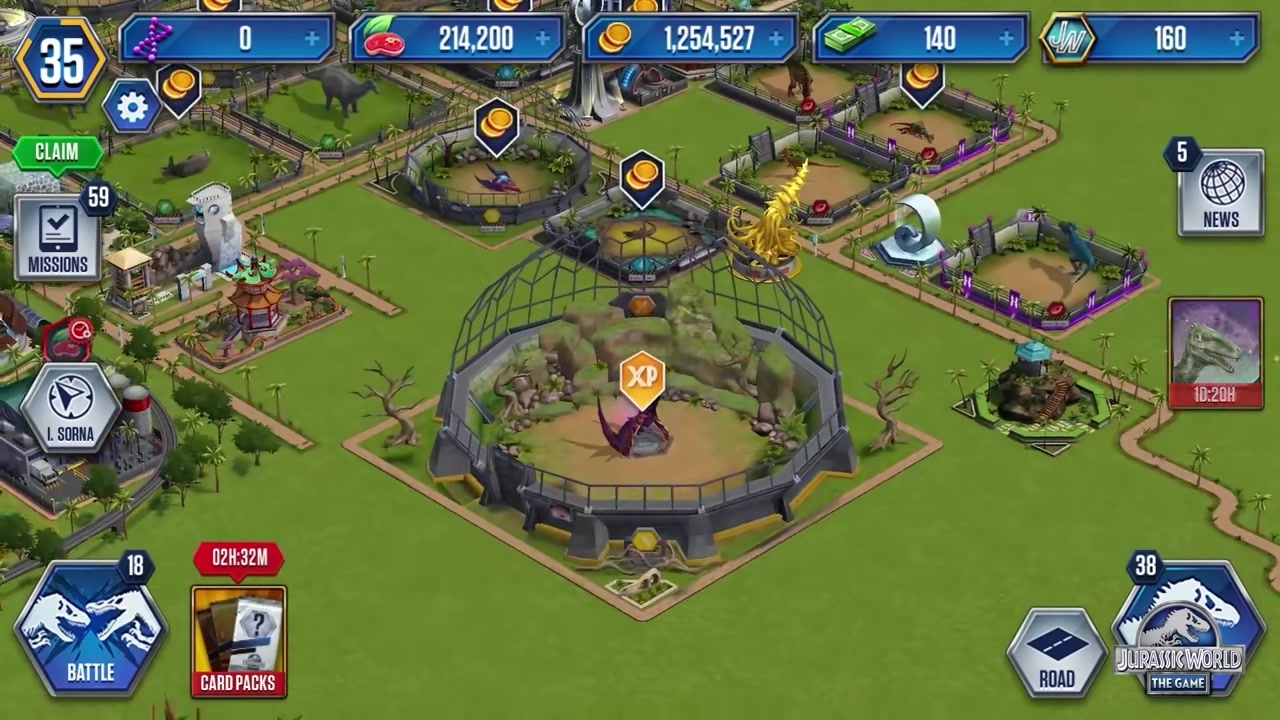1280x720 pixels.
Task: Add more DNA with plus button
Action: pos(313,39)
